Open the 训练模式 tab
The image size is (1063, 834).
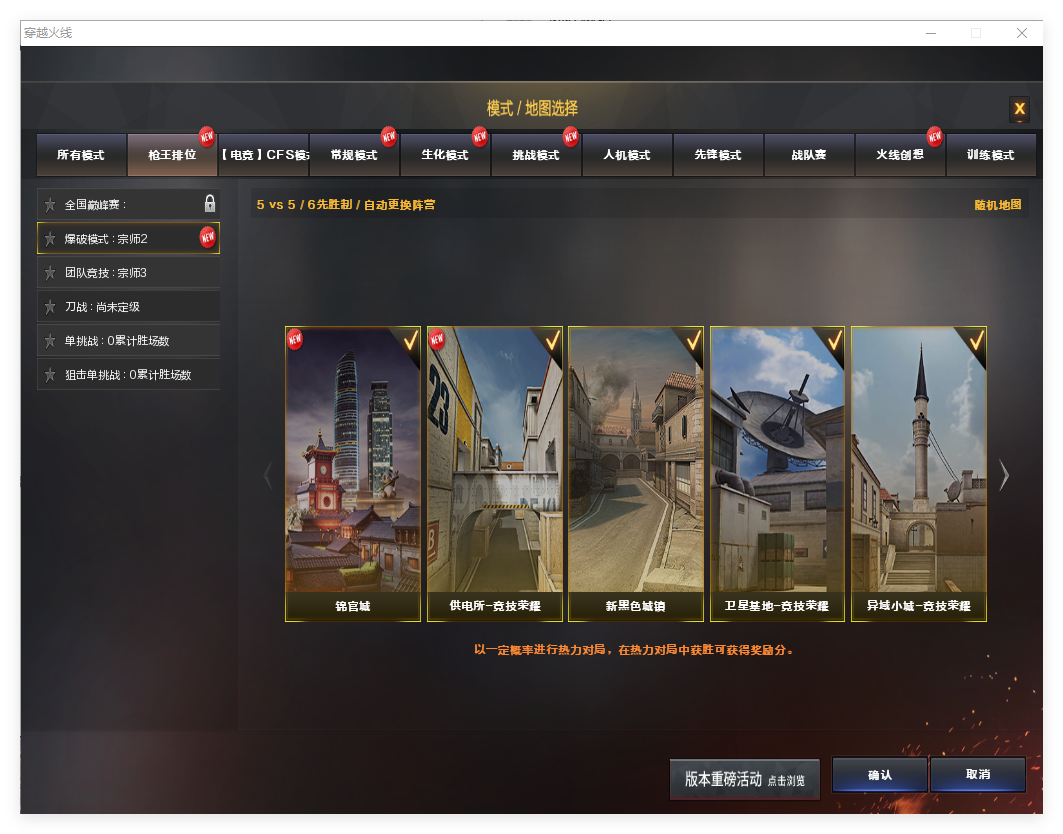[x=990, y=155]
